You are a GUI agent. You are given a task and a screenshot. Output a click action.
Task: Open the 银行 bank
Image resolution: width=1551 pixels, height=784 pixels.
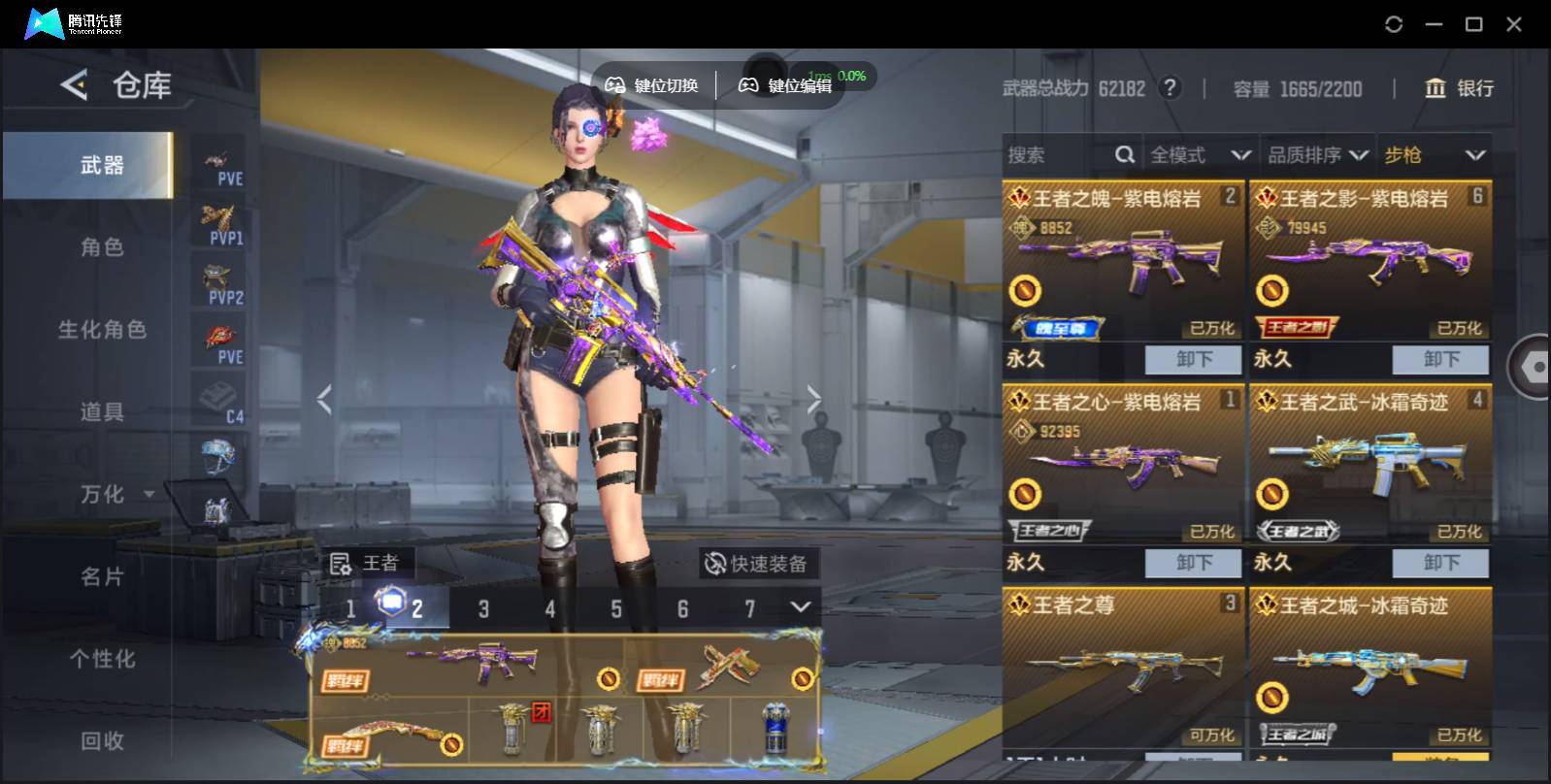[x=1459, y=88]
